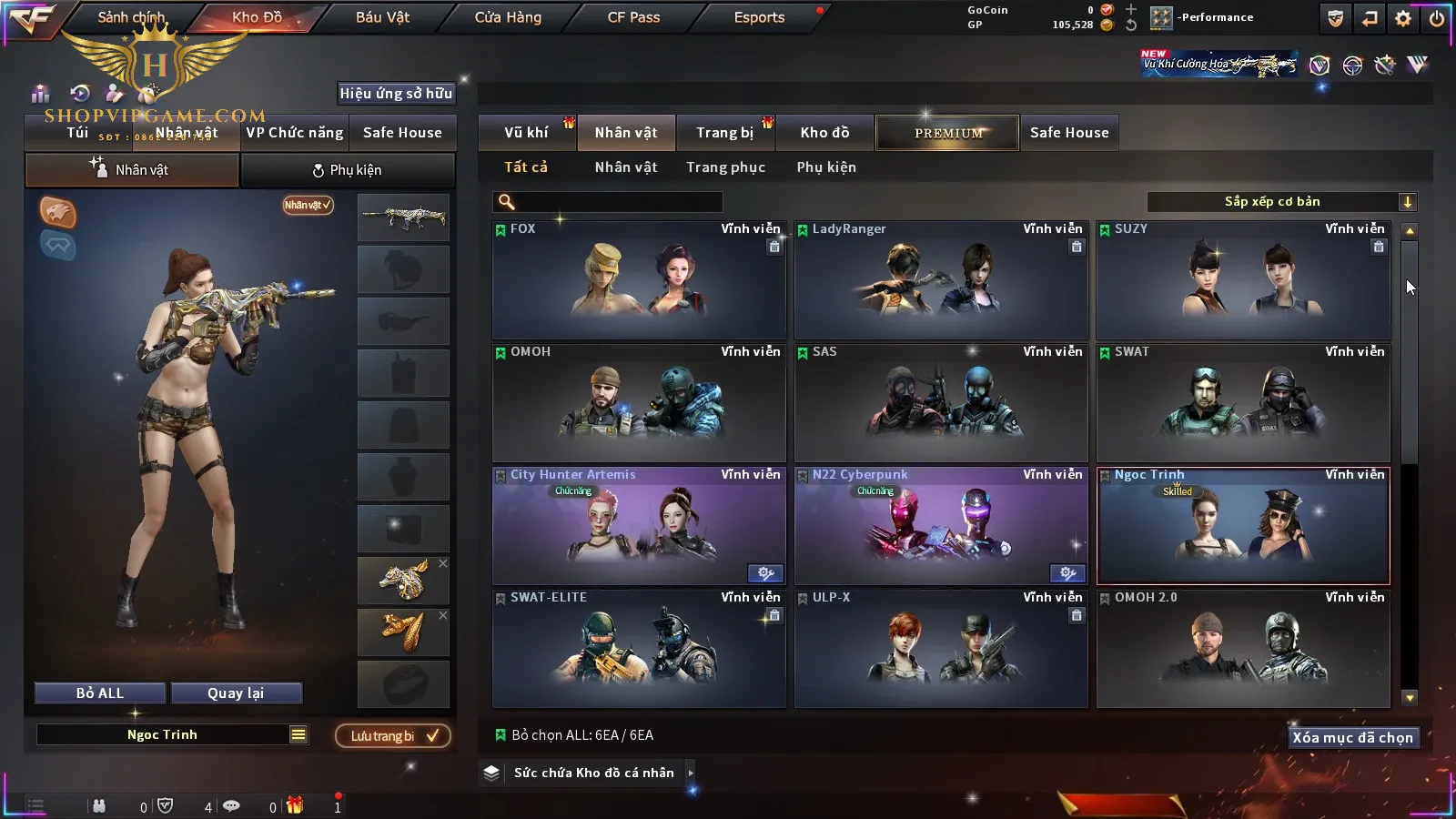This screenshot has width=1456, height=819.
Task: Open the PREMIUM tab
Action: [948, 133]
